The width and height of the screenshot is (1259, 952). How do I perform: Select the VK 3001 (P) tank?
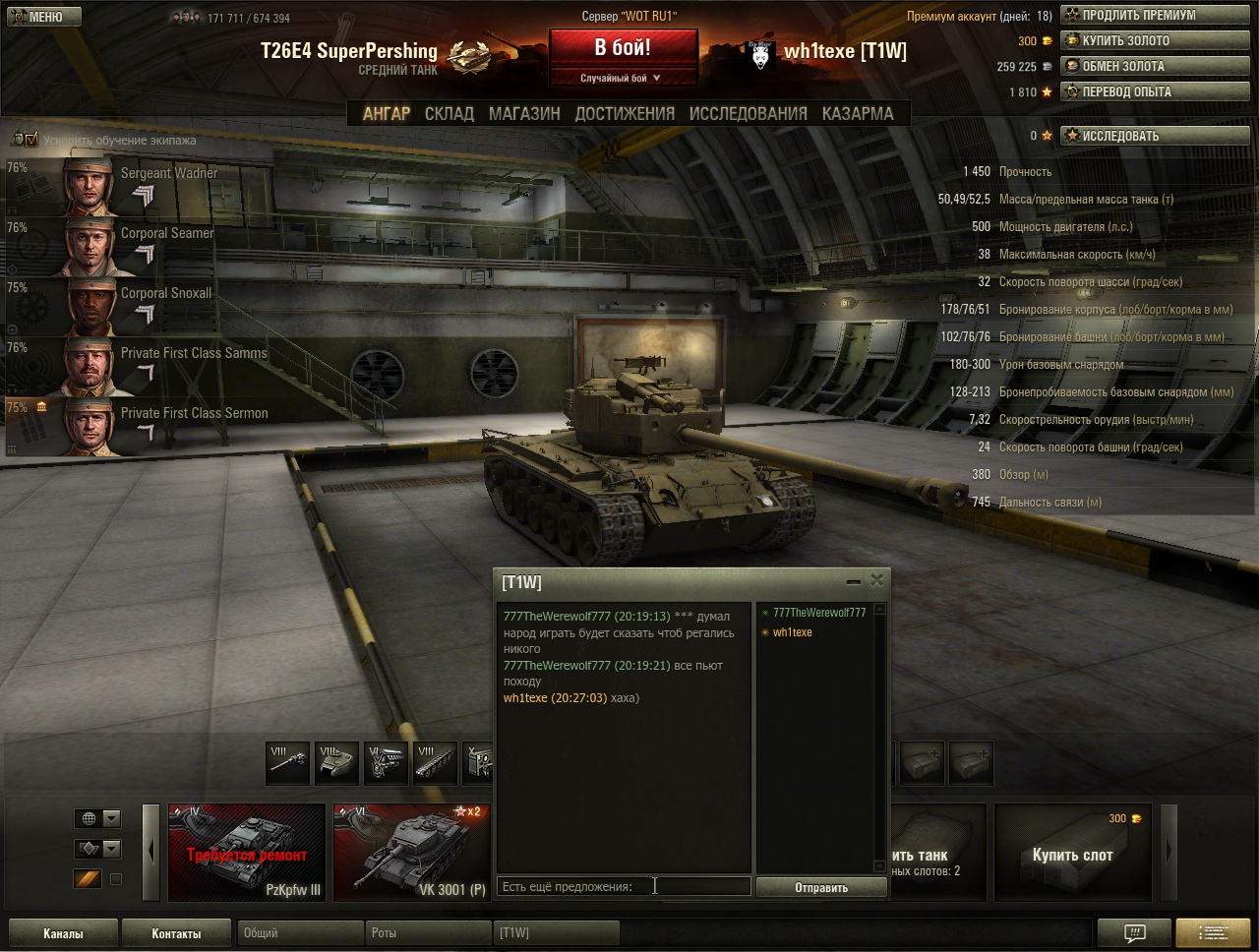pos(411,852)
